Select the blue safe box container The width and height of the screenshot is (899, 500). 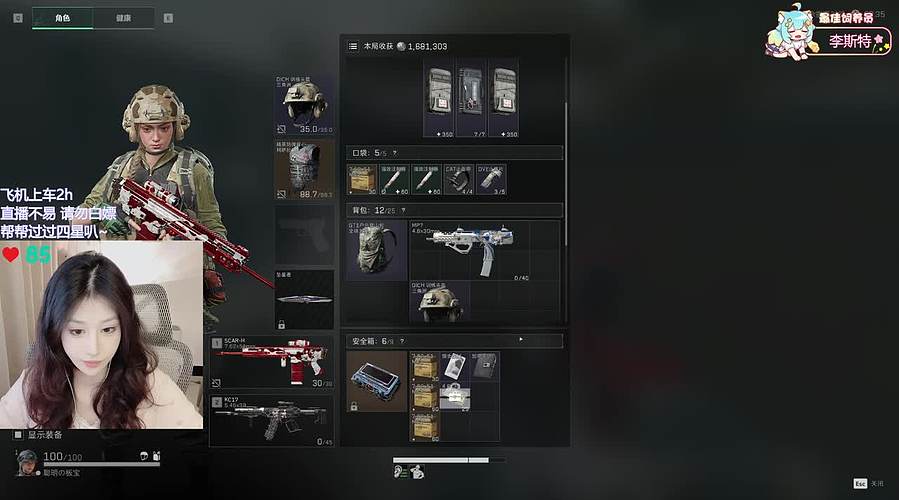tap(377, 381)
